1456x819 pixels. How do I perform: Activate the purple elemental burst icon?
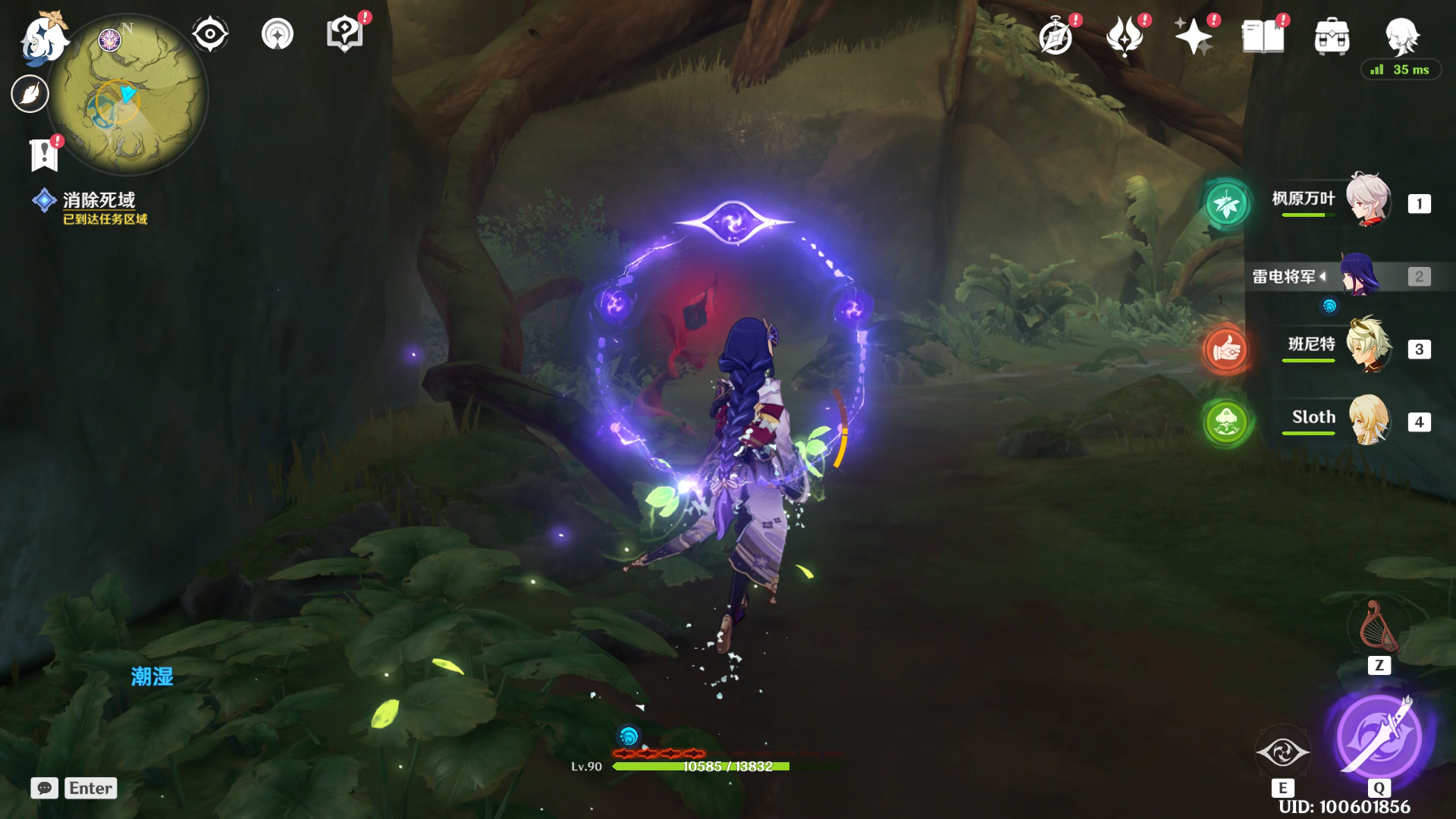(x=1379, y=736)
